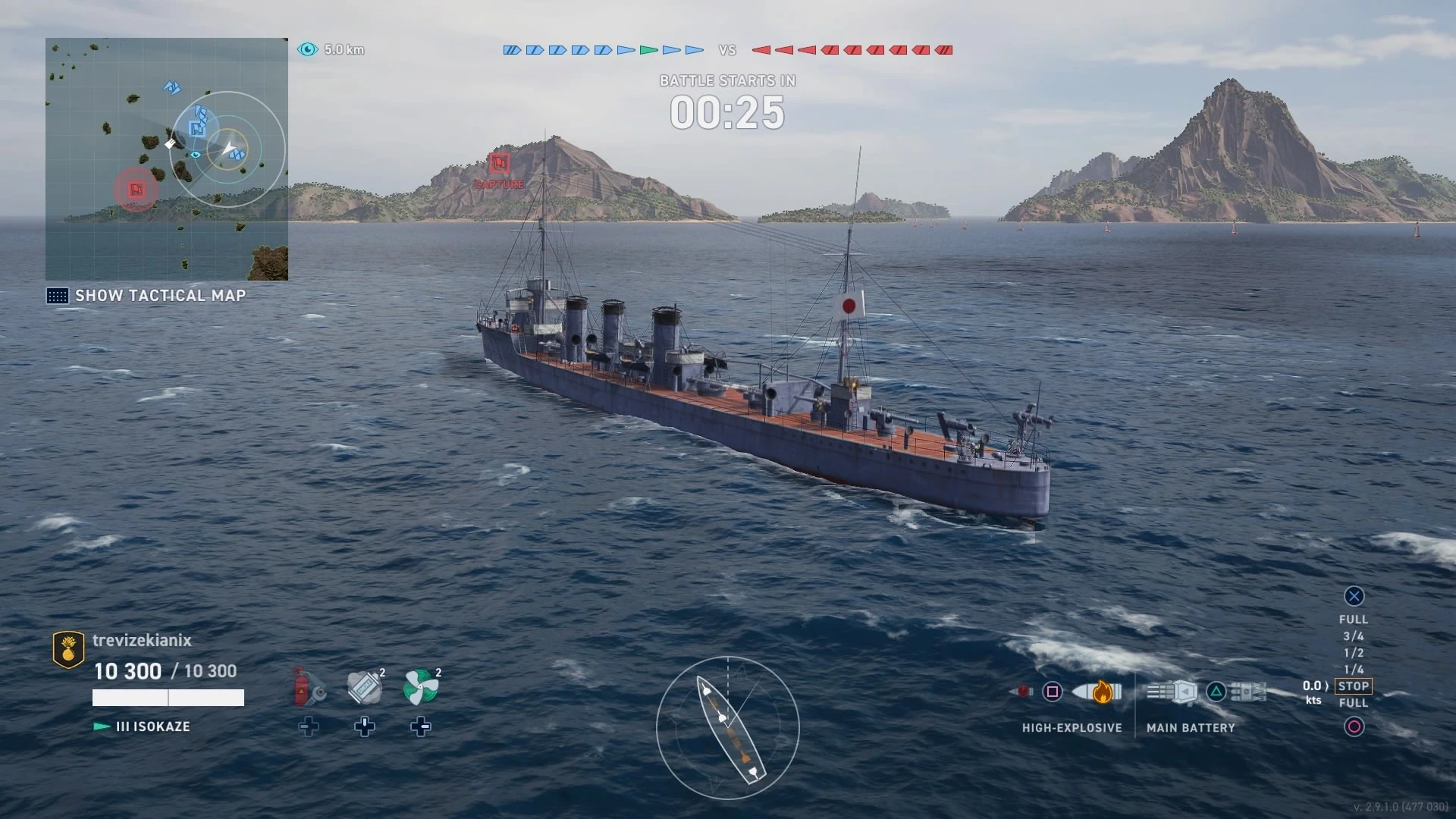The height and width of the screenshot is (819, 1456).
Task: Activate the Damage Control Party consumable
Action: (309, 687)
